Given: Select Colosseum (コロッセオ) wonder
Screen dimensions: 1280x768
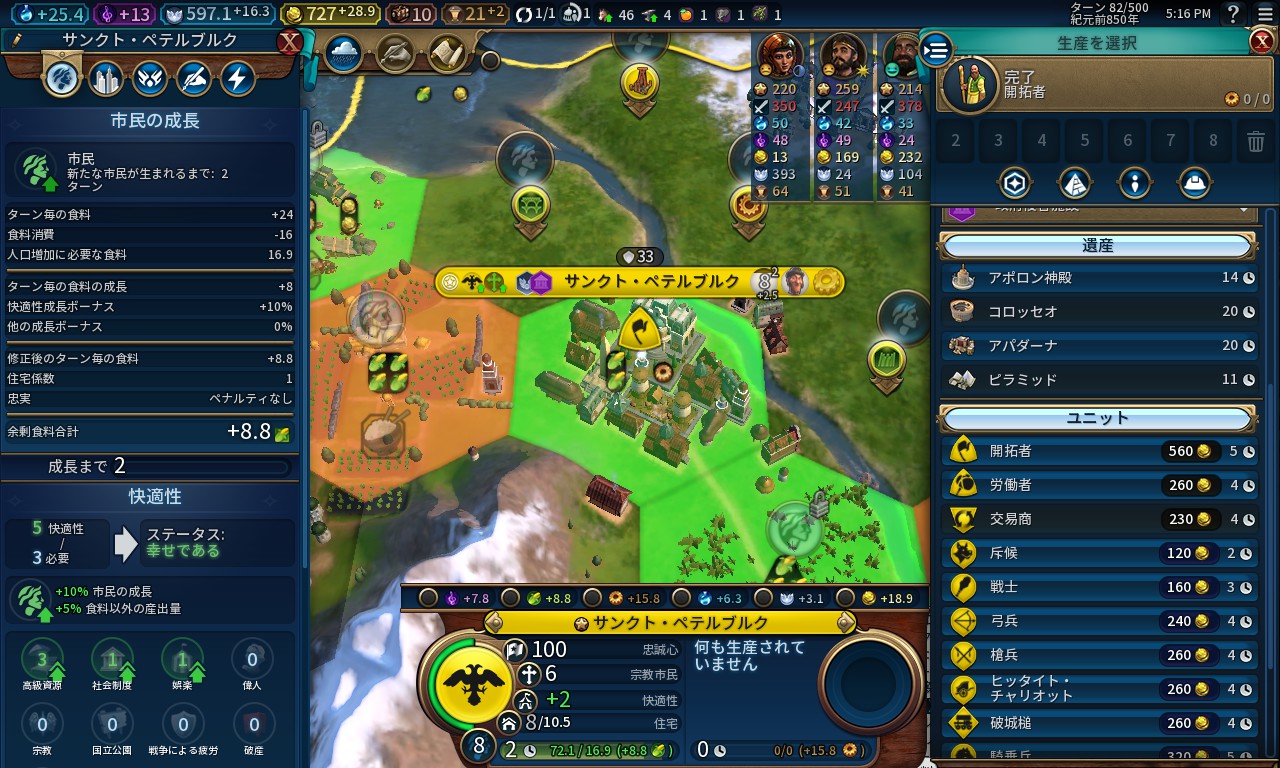Looking at the screenshot, I should [x=1098, y=311].
